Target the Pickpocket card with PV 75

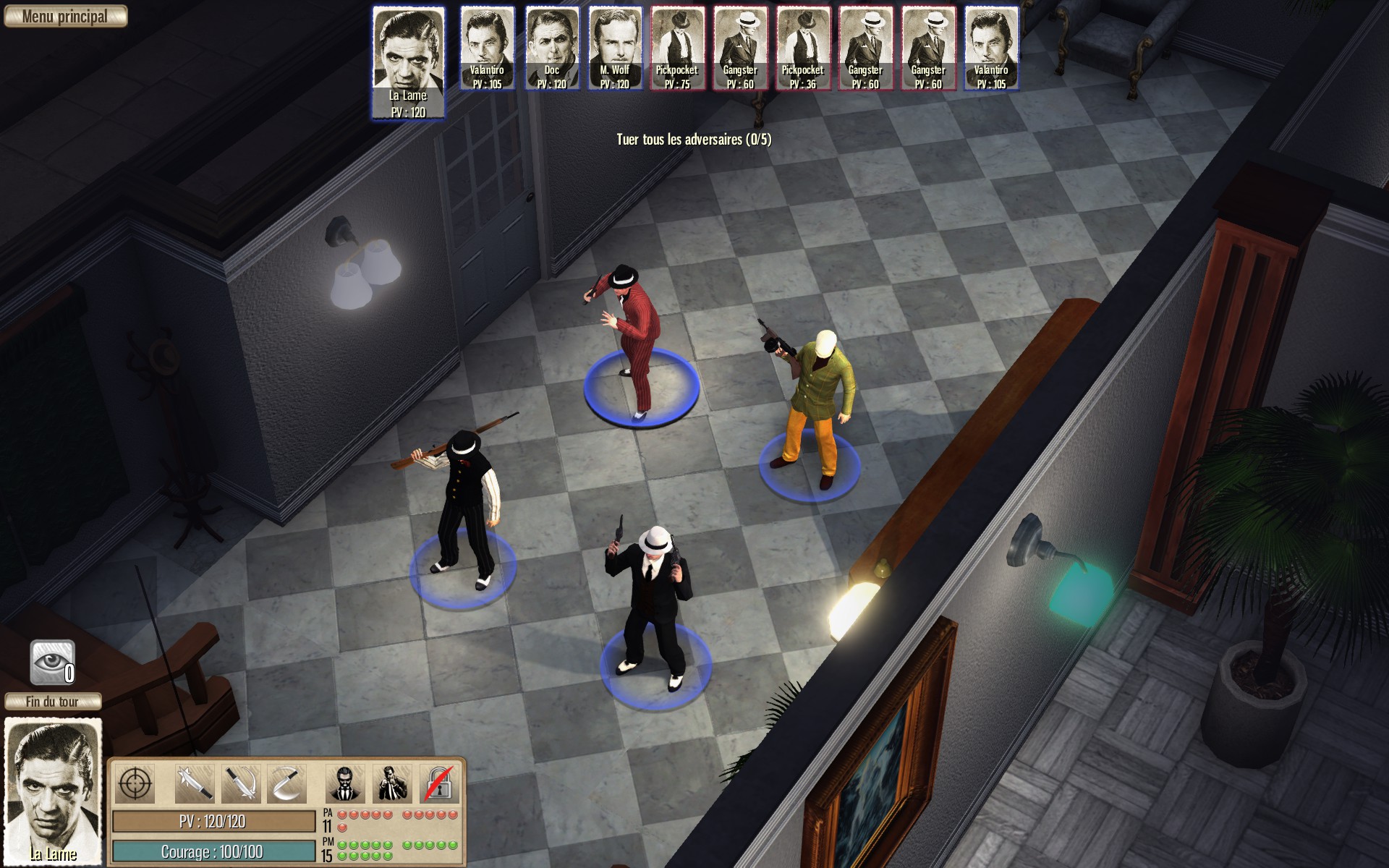point(677,48)
